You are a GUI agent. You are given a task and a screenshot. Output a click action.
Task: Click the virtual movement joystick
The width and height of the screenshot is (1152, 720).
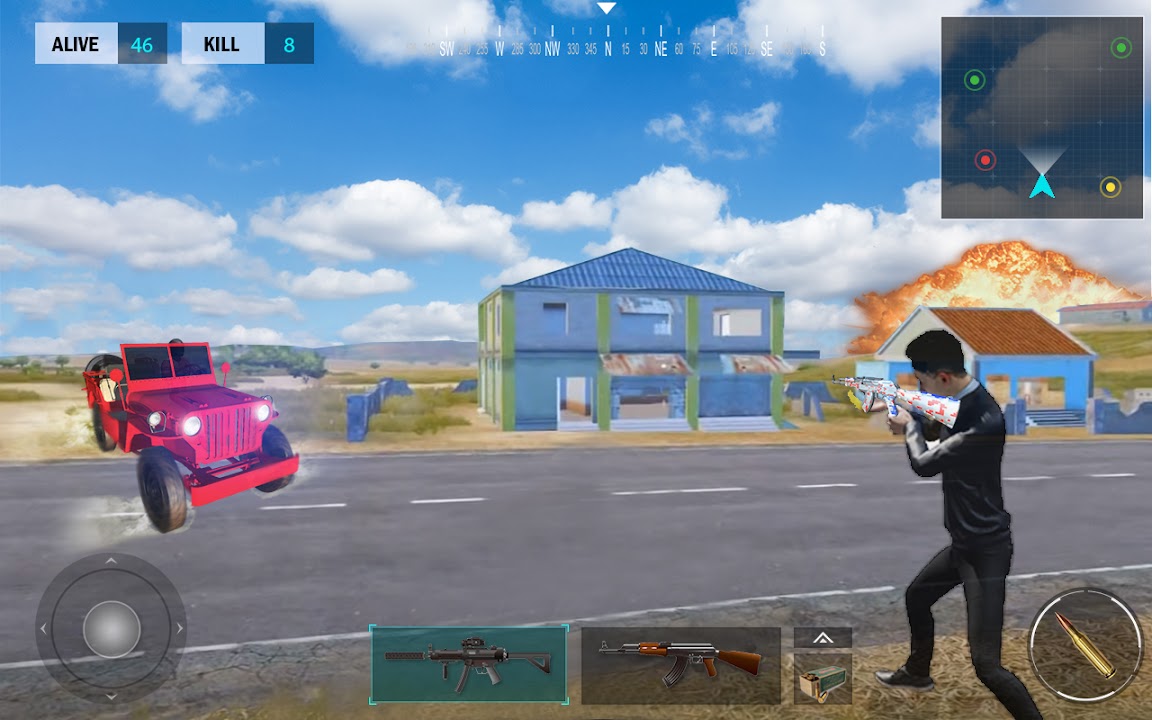pos(111,629)
